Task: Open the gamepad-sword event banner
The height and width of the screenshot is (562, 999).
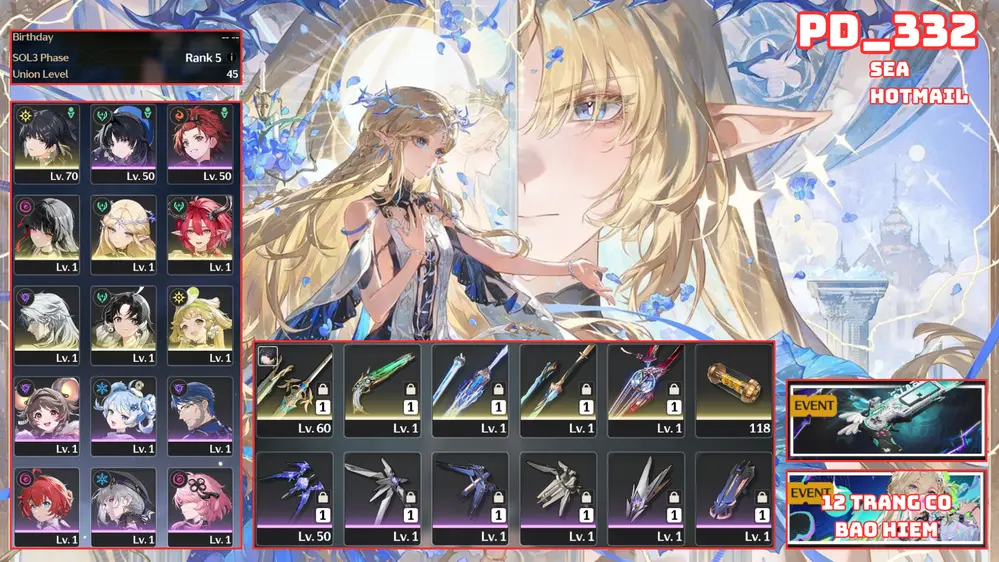Action: 887,420
